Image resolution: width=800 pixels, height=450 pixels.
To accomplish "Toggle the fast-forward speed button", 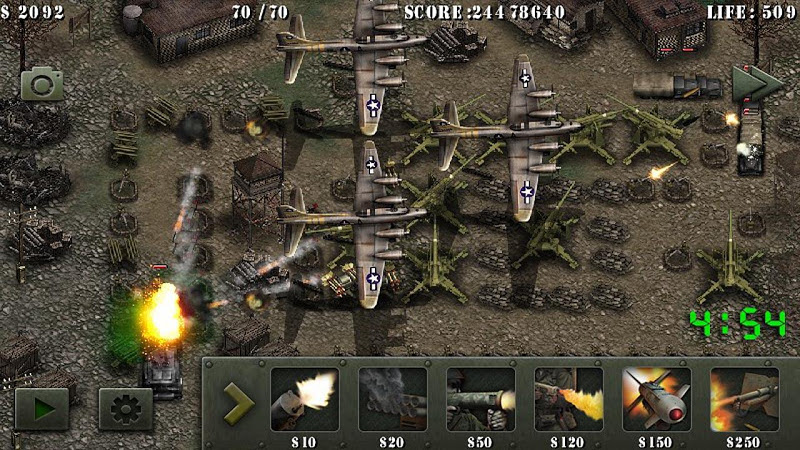I will point(756,84).
